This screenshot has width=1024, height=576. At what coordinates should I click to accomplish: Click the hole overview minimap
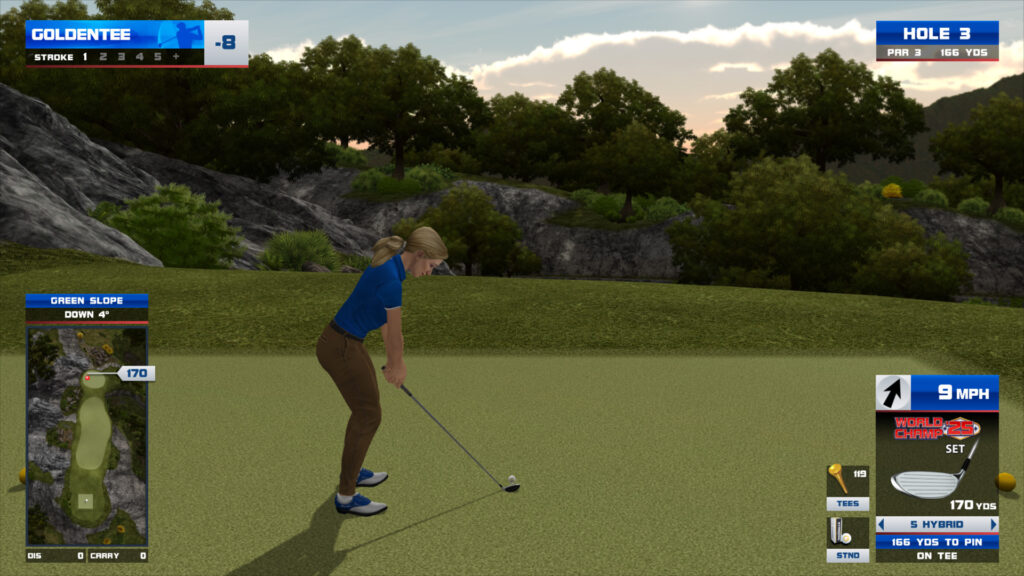tap(87, 435)
